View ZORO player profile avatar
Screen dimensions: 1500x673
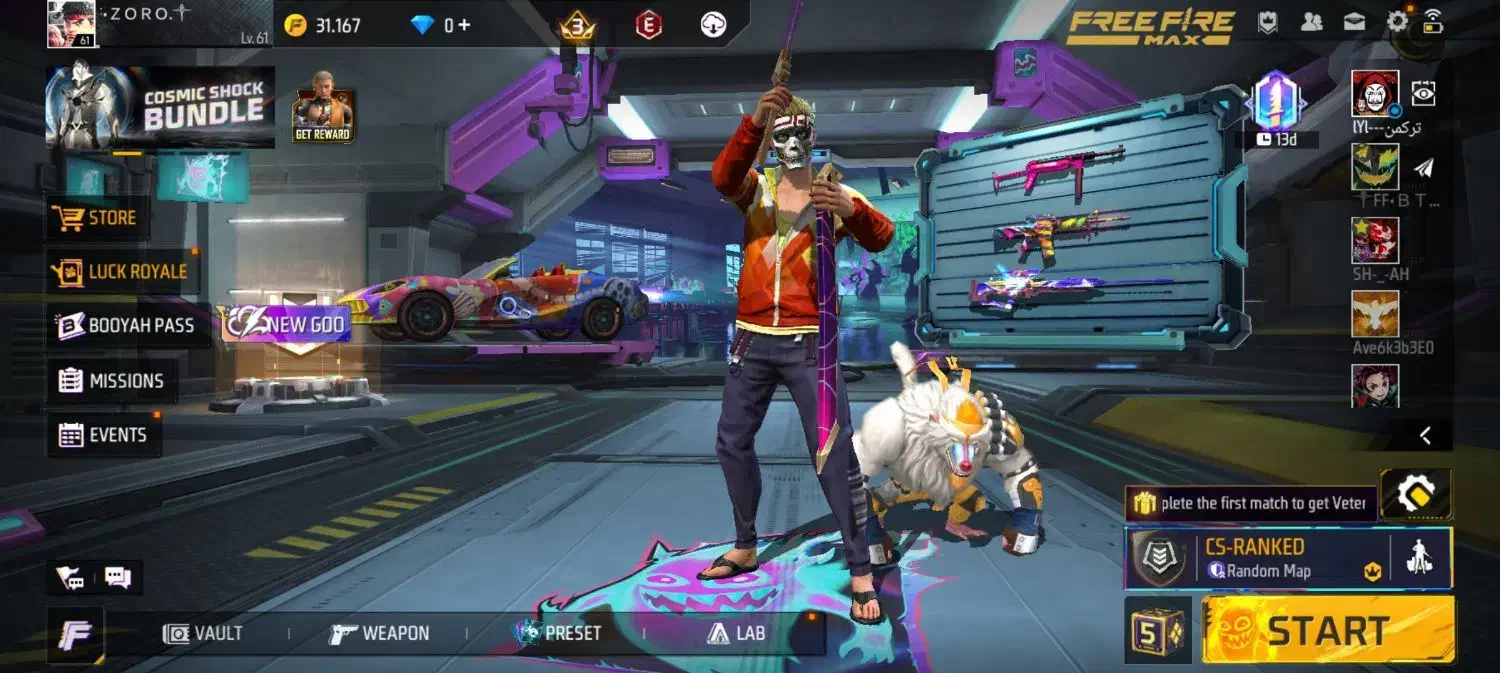coord(71,24)
